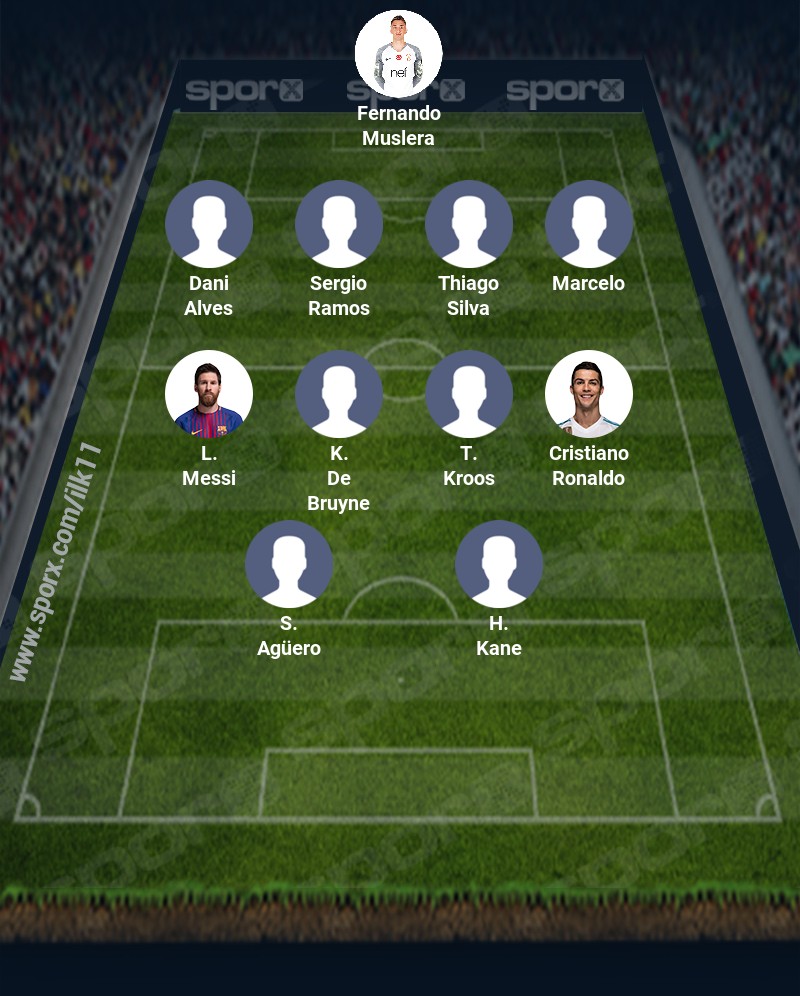Viewport: 800px width, 996px height.
Task: Choose H. Kane forward slot
Action: pos(499,564)
